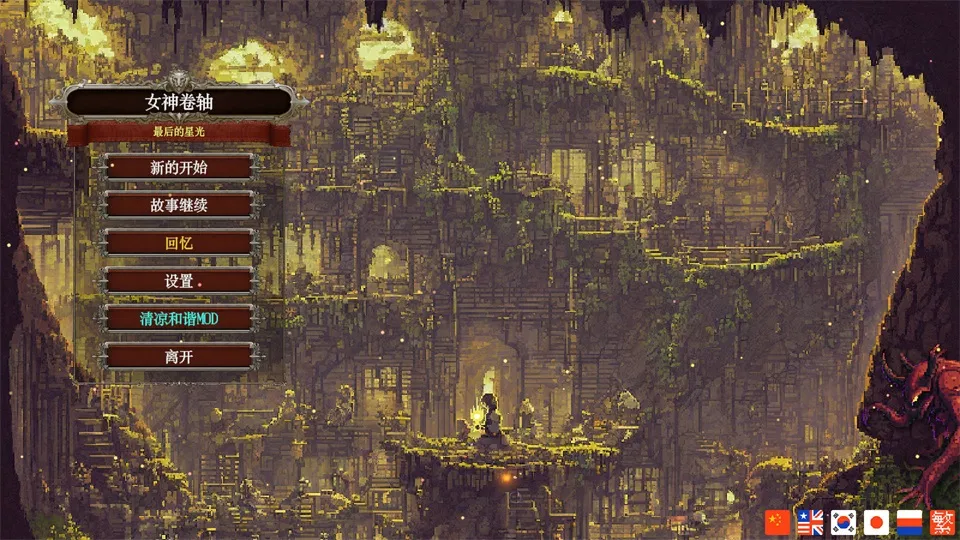Choose English via the US/UK flag
This screenshot has height=540, width=960.
[x=810, y=521]
